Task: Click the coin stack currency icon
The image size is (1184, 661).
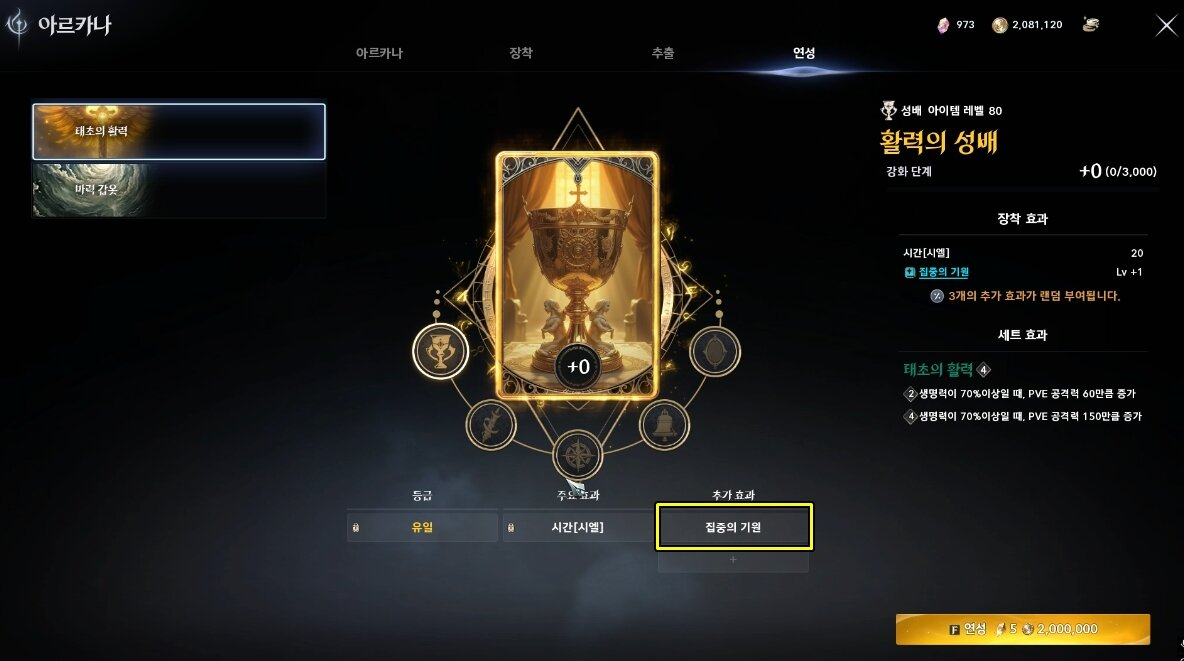Action: tap(1091, 25)
